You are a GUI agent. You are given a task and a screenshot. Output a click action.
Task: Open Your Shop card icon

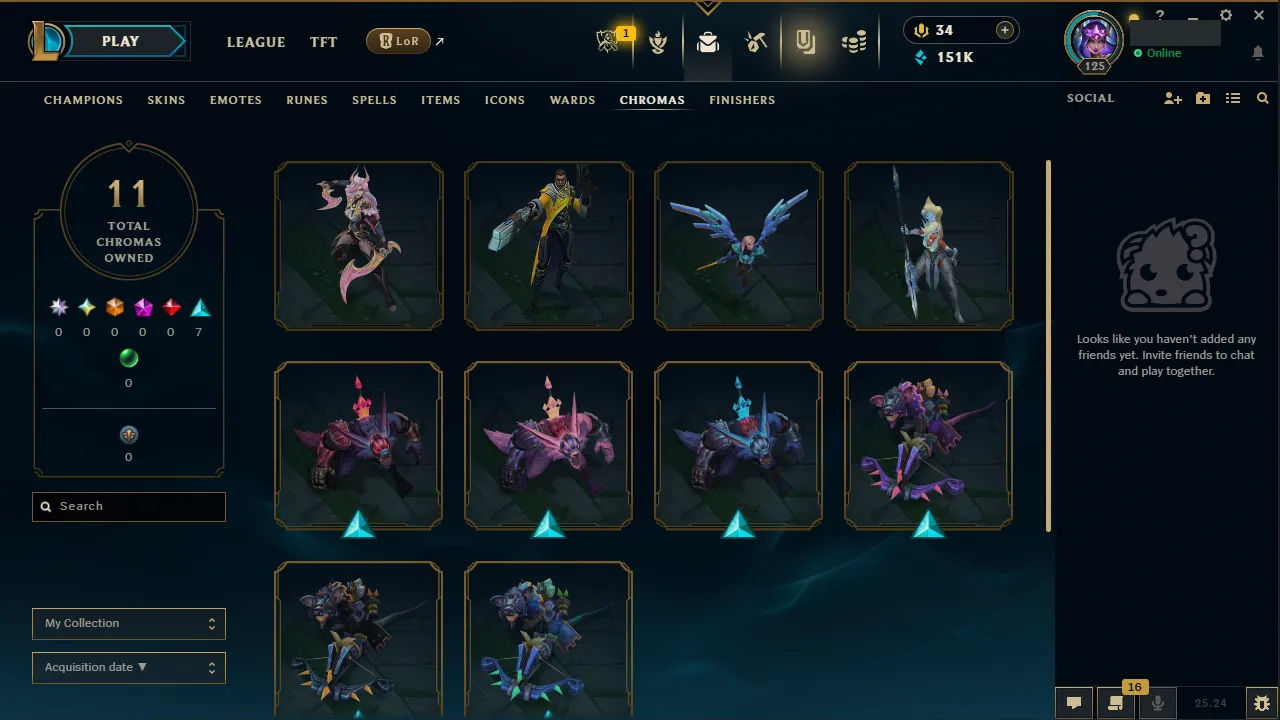(806, 42)
